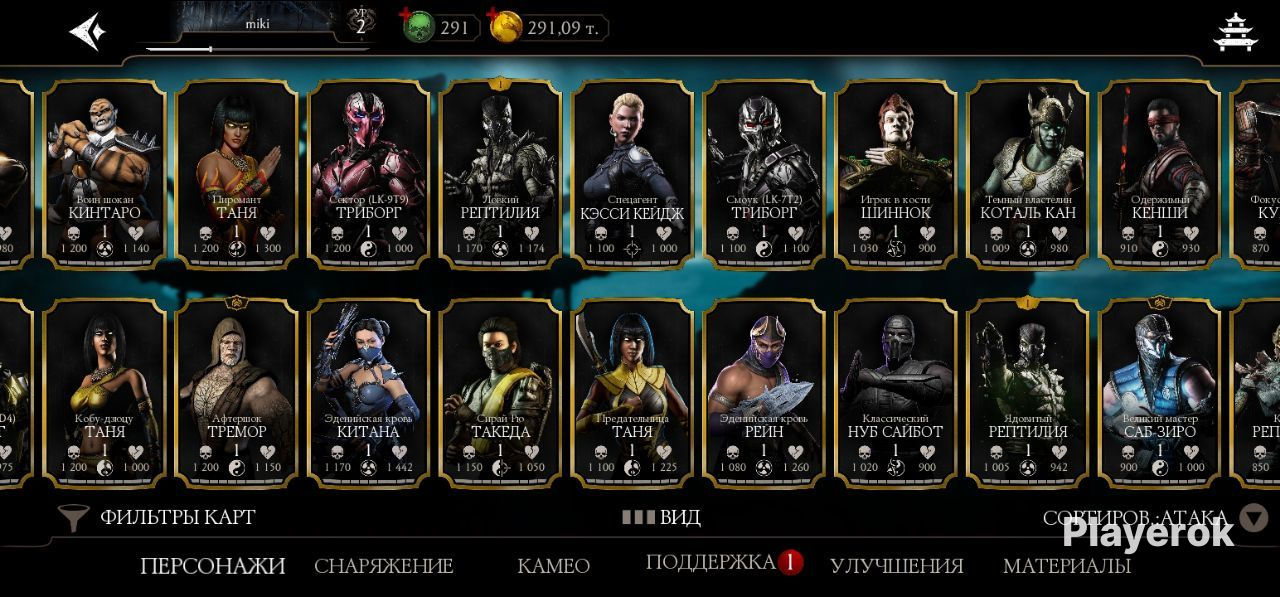Open the sort order dropdown arrow
The width and height of the screenshot is (1280, 597).
(1253, 517)
